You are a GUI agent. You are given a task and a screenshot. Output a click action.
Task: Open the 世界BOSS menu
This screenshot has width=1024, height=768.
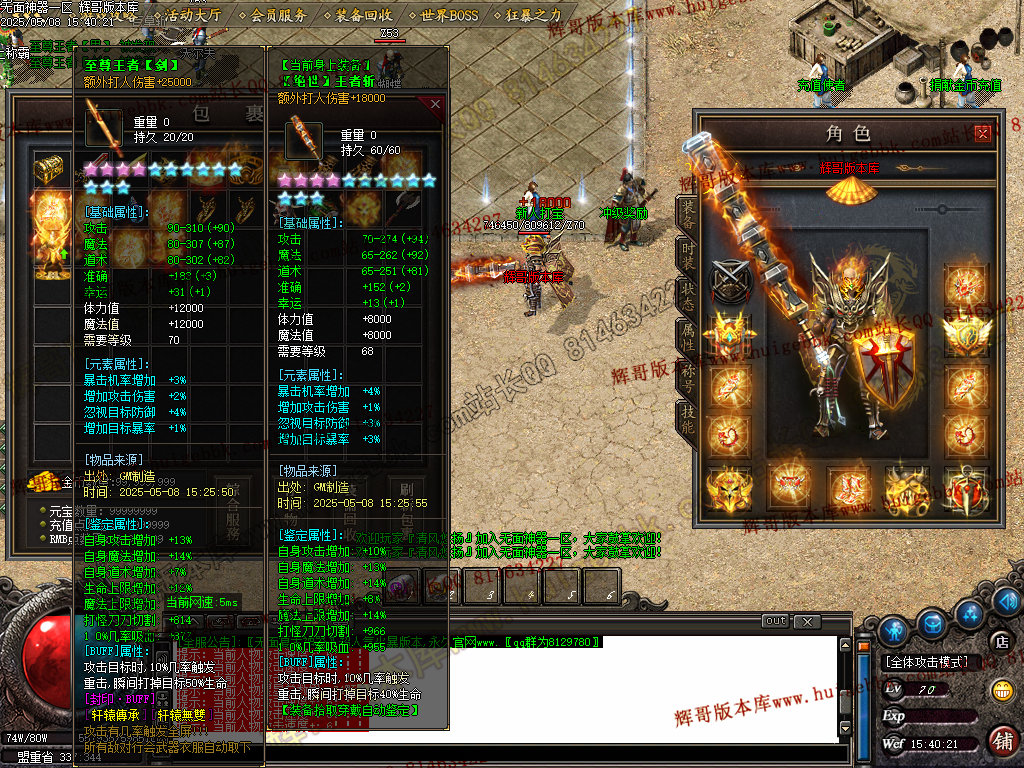[450, 15]
